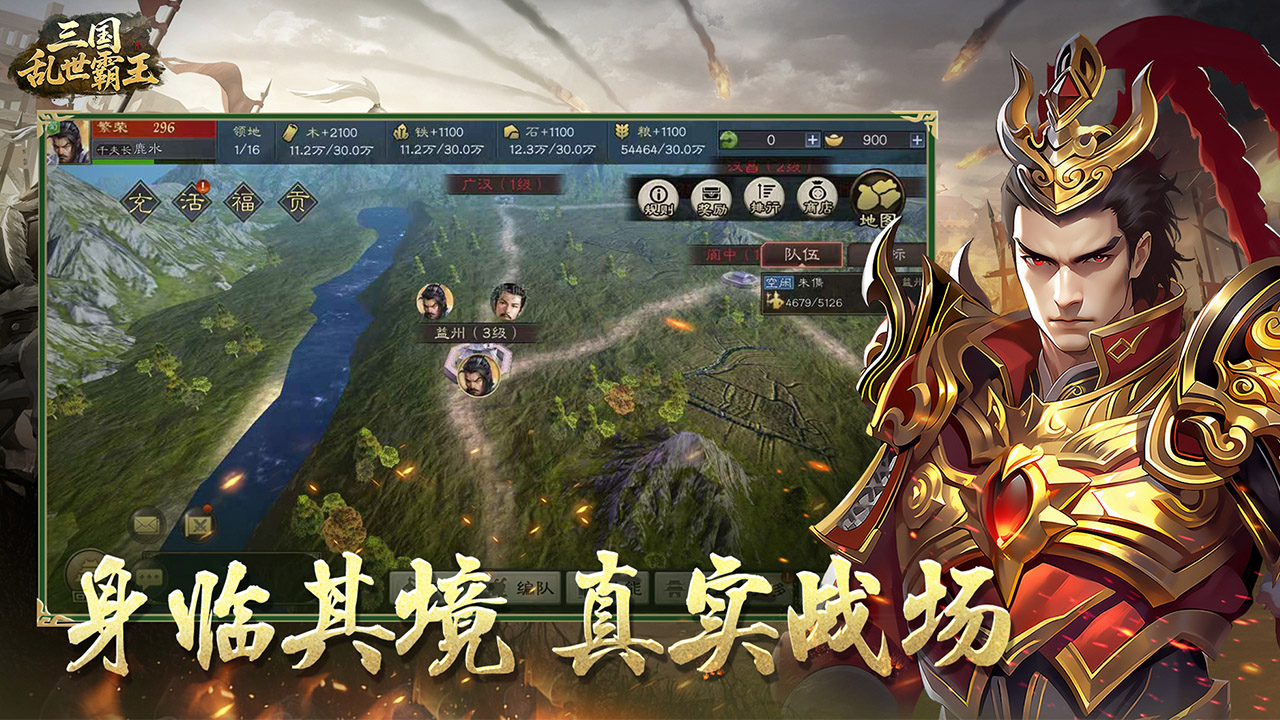The height and width of the screenshot is (720, 1280).
Task: Select the 福 welfare diamond icon
Action: (244, 200)
